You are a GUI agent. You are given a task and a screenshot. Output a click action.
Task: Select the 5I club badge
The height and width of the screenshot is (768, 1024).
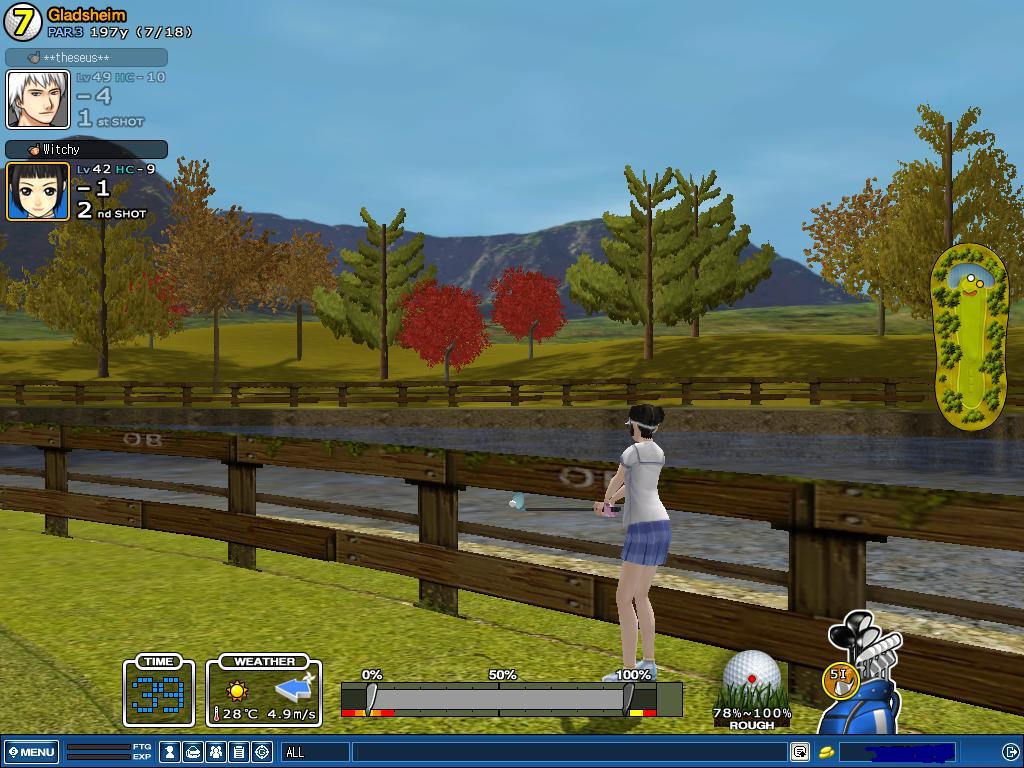tap(838, 678)
